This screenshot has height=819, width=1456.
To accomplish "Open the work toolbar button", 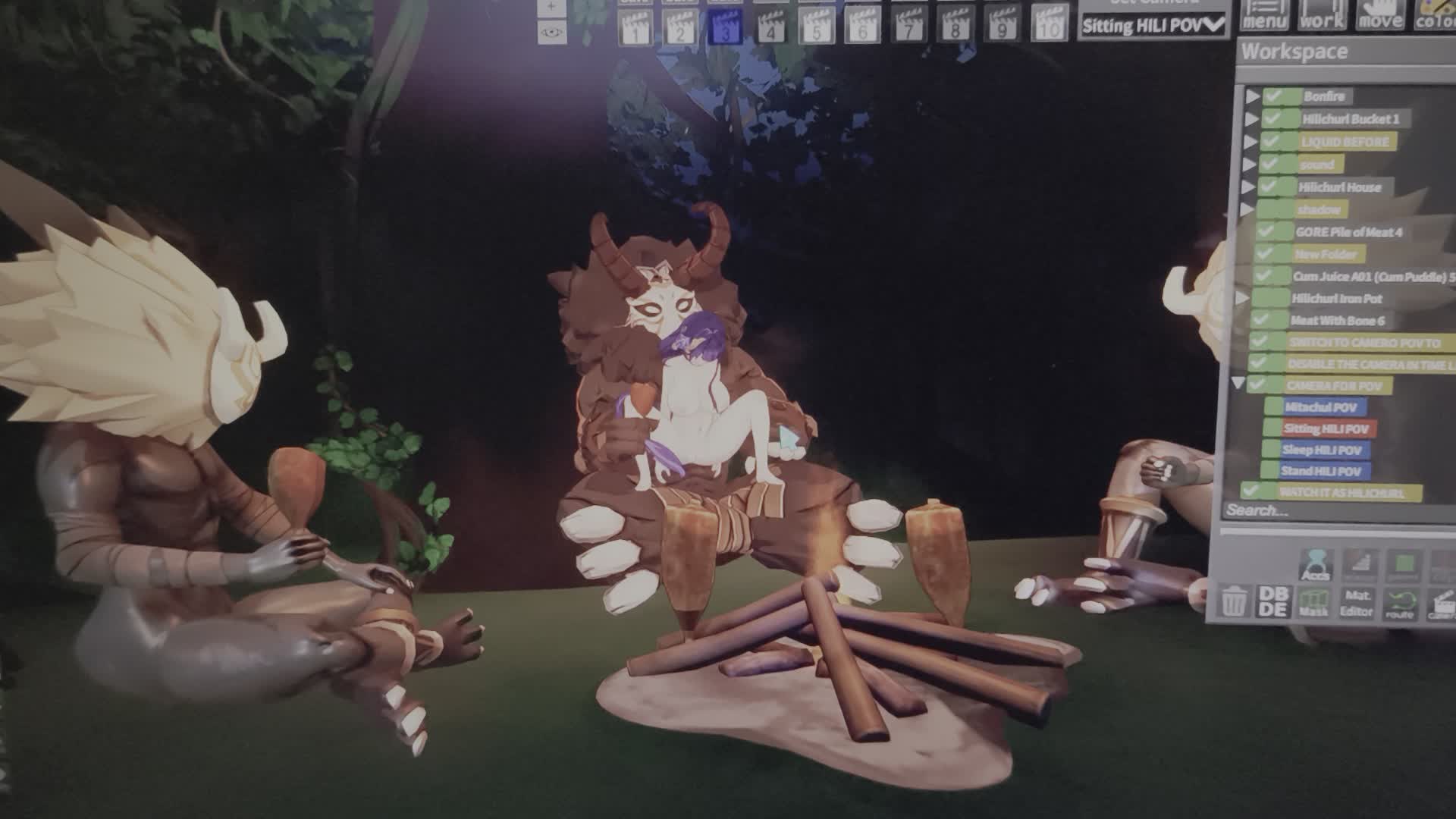I will 1322,17.
